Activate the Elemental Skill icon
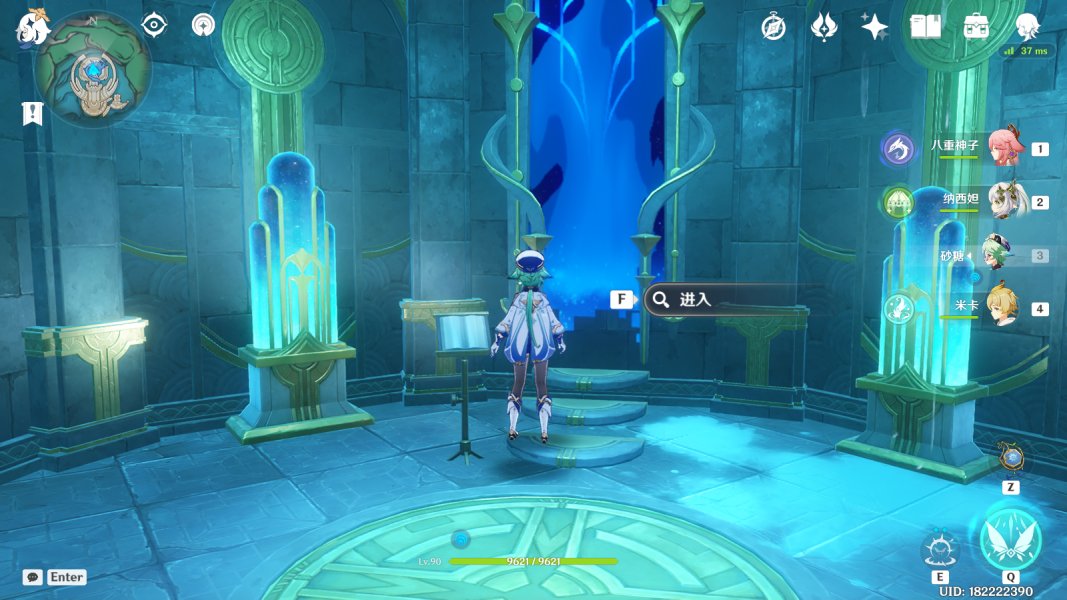The image size is (1067, 600). [x=940, y=549]
